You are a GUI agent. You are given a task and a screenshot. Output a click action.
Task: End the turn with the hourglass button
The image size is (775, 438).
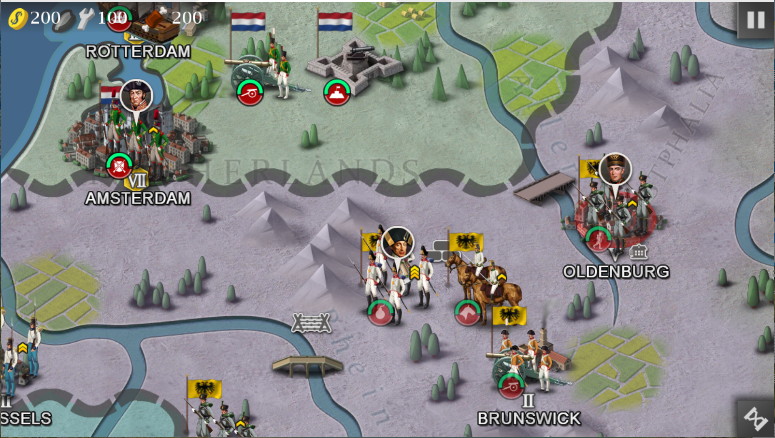pyautogui.click(x=755, y=418)
